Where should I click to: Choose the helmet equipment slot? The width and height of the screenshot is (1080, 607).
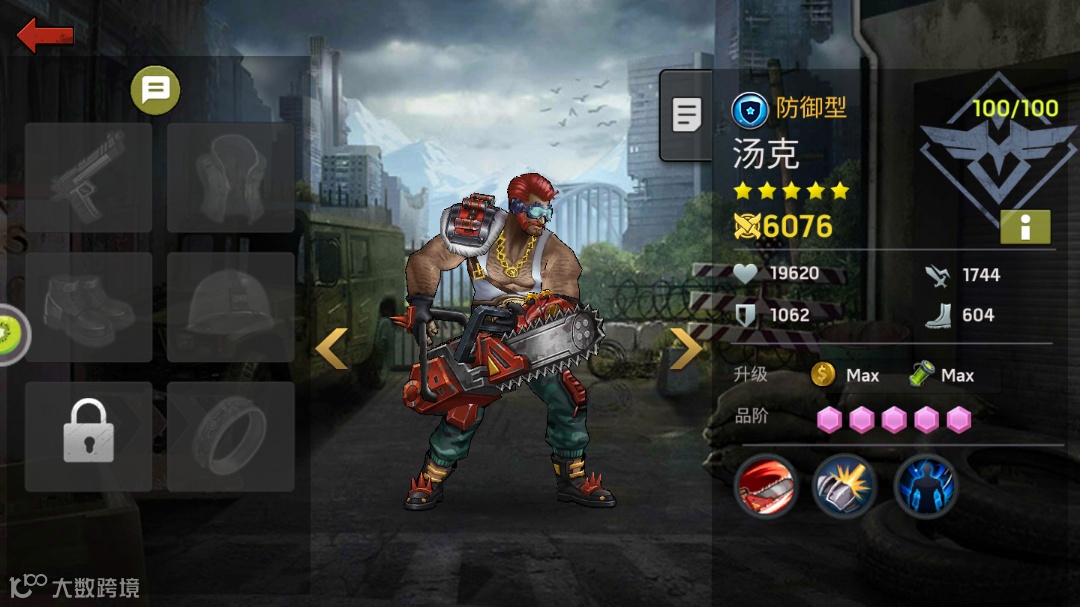(x=230, y=306)
